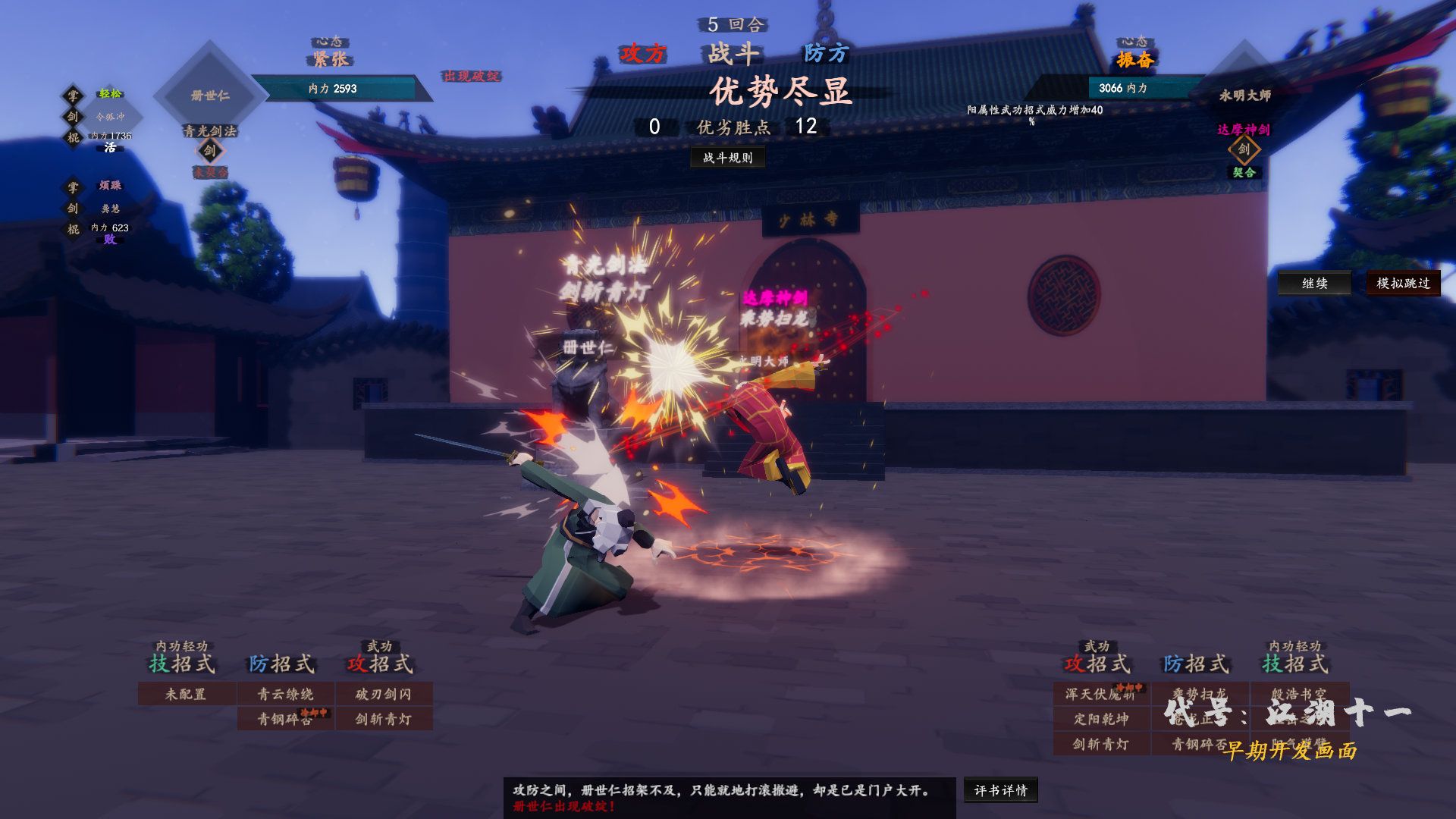This screenshot has height=819, width=1456.
Task: Choose the 青钢碎否 move on cooldown
Action: (285, 719)
